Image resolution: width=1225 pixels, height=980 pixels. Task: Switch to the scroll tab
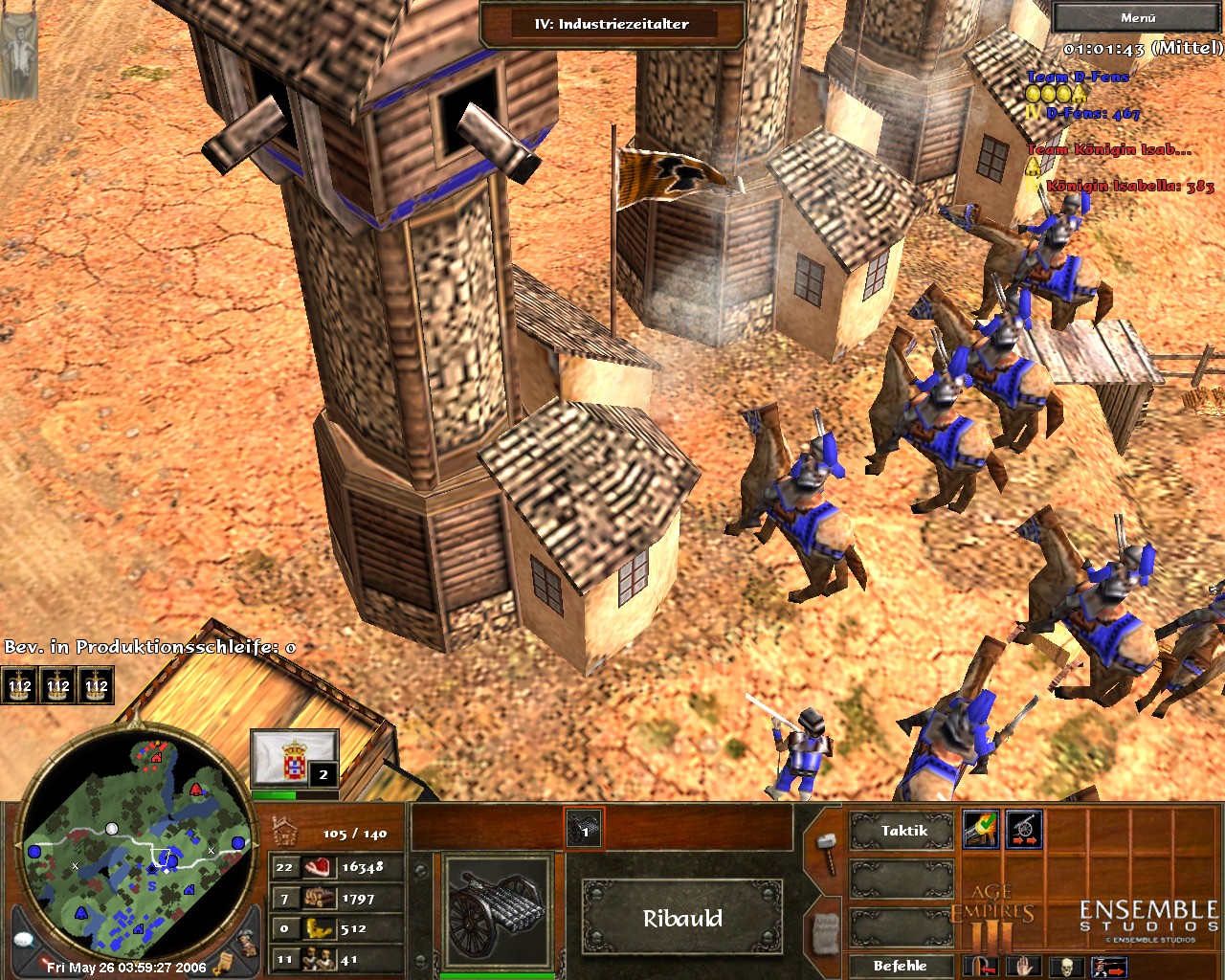(x=826, y=930)
